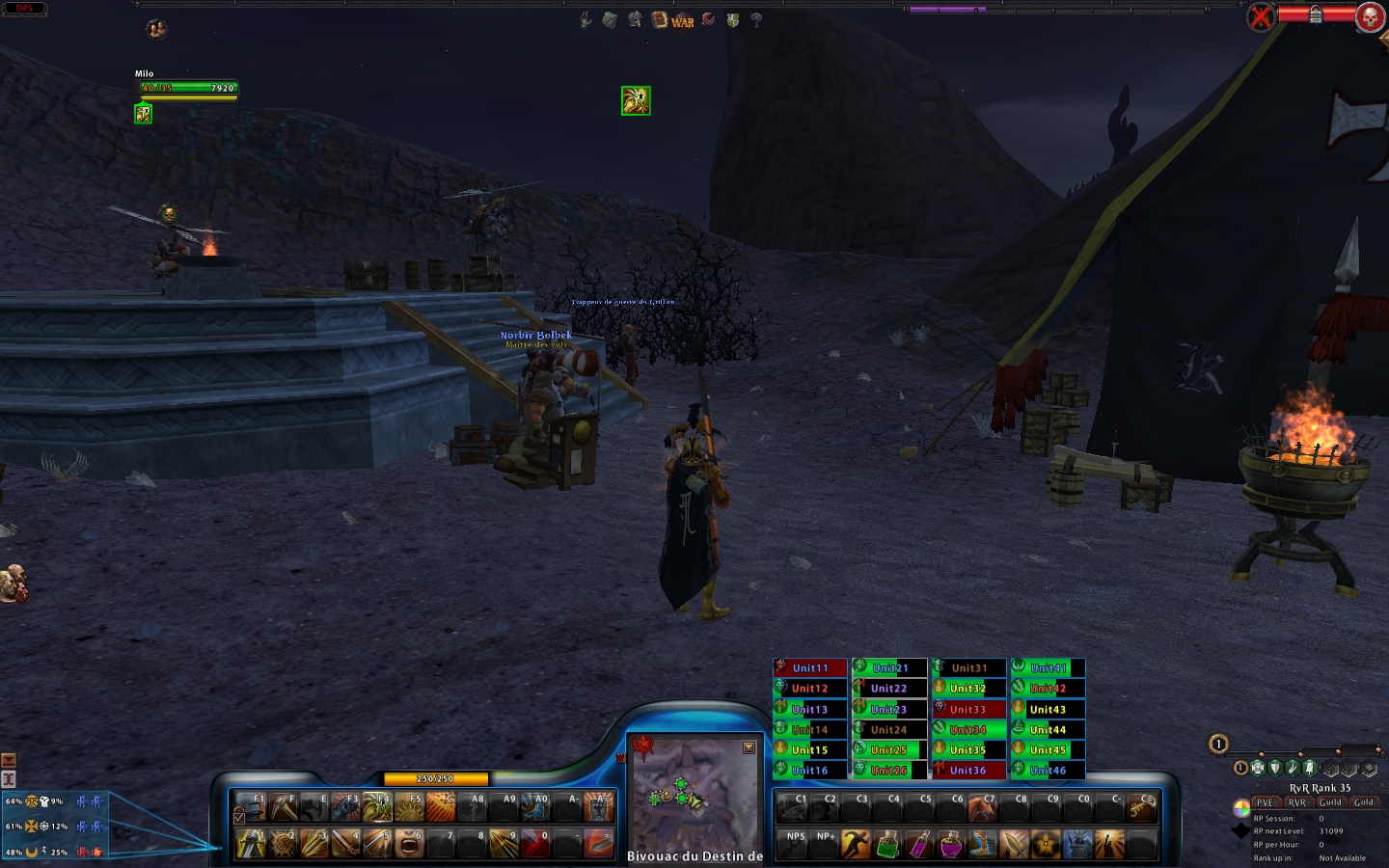Select Unit11 in the warband frames
Viewport: 1389px width, 868px height.
810,667
